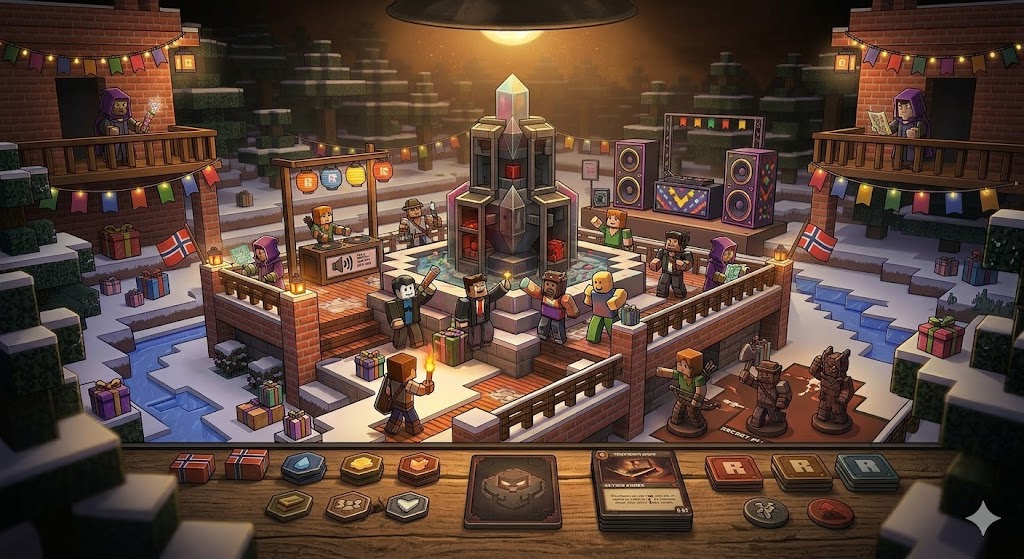Pick the red R tile
Image resolution: width=1024 pixels, height=559 pixels.
pos(733,470)
